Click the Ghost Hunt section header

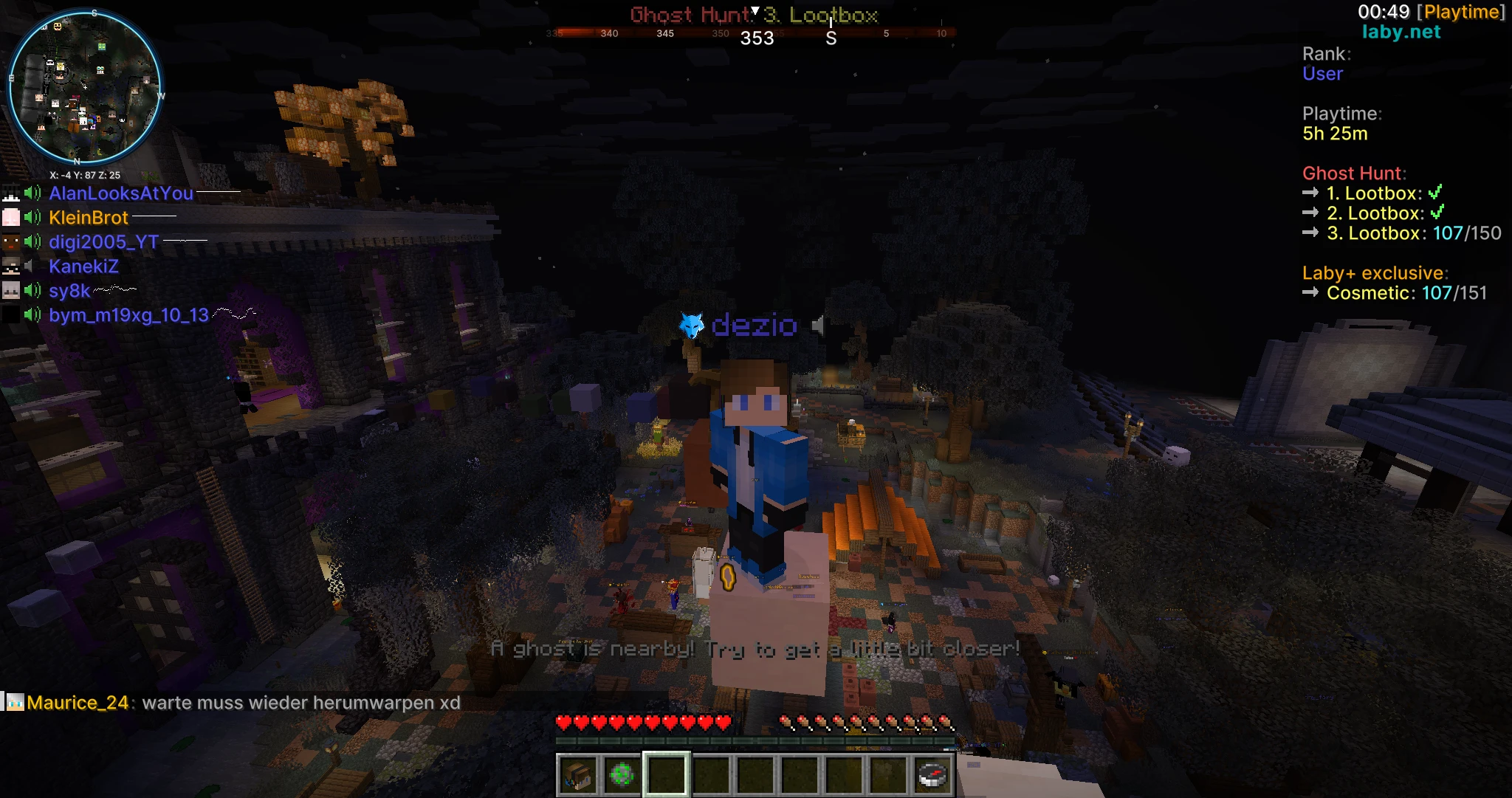(1353, 173)
